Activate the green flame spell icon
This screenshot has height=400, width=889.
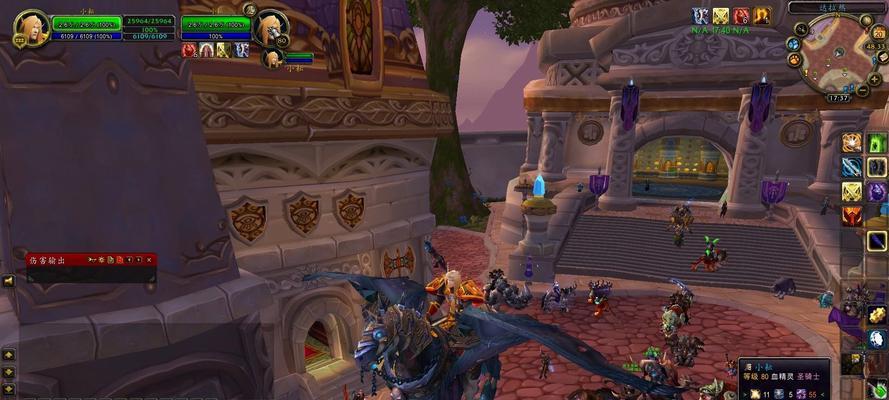click(x=876, y=142)
